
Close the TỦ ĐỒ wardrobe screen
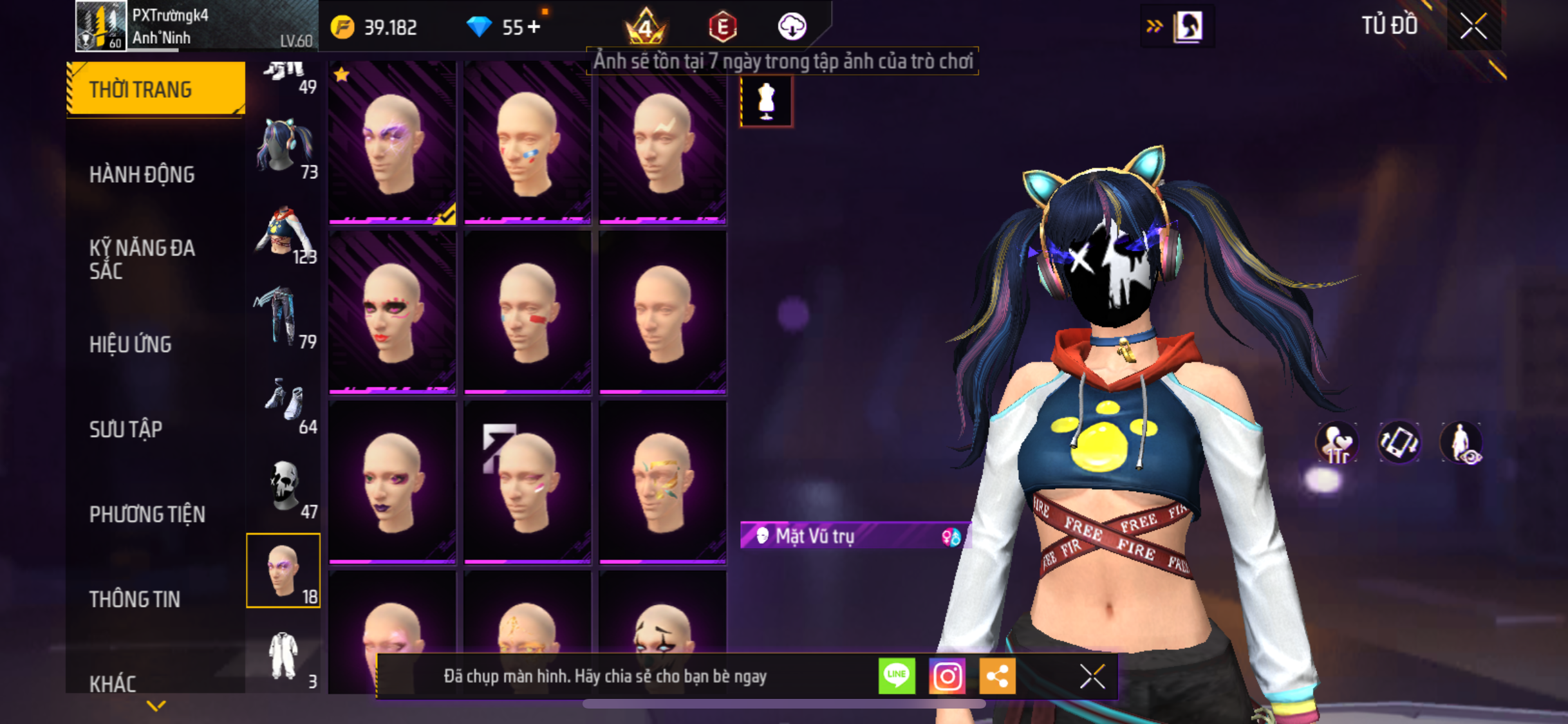pos(1473,26)
